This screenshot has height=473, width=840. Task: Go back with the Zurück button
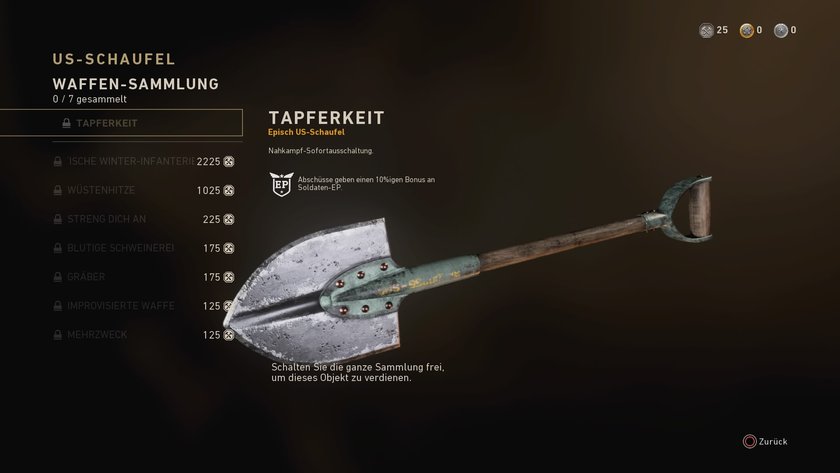(x=765, y=441)
